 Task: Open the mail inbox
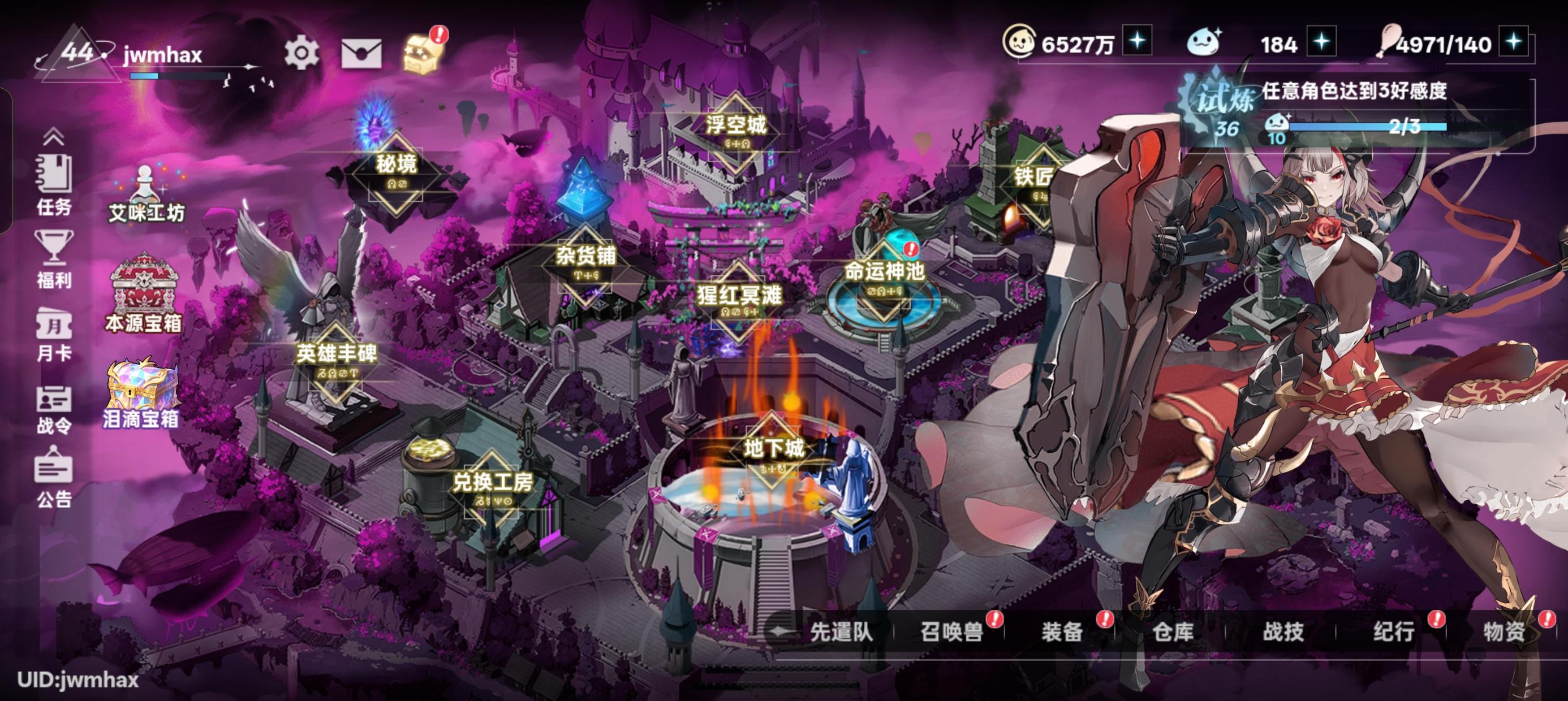tap(360, 54)
